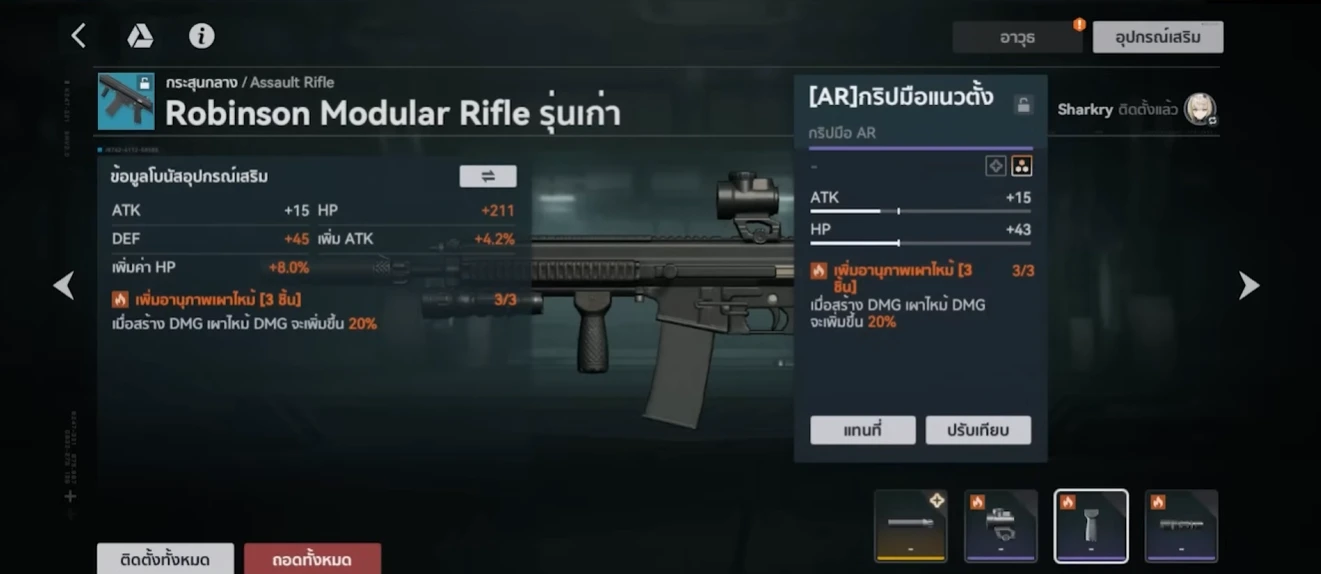Switch to the อุปกรณ์เสริม attachments tab
The width and height of the screenshot is (1321, 574).
(1157, 38)
